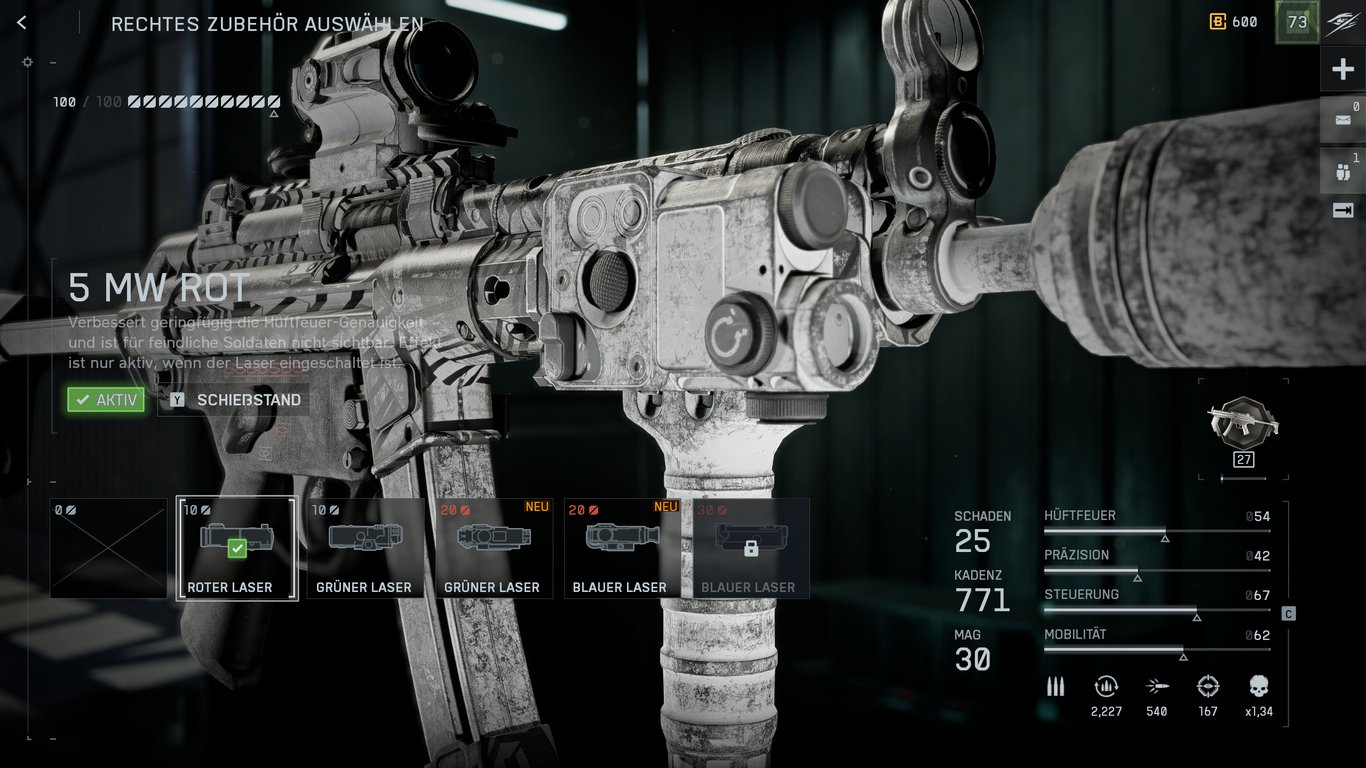The image size is (1366, 768).
Task: Open the level 73 player badge
Action: point(1297,22)
